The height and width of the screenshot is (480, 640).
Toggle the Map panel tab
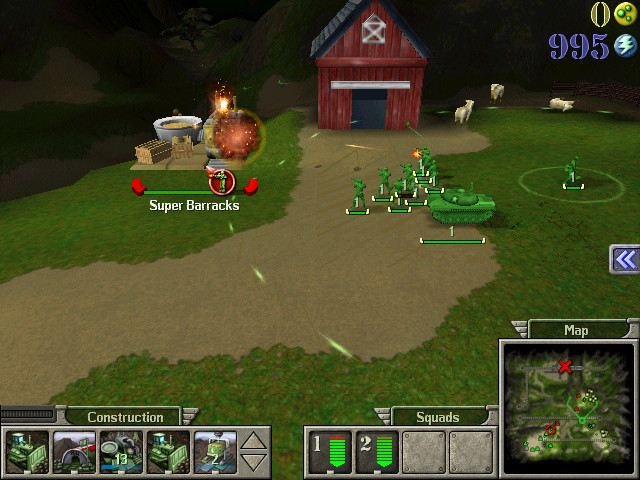pyautogui.click(x=576, y=330)
